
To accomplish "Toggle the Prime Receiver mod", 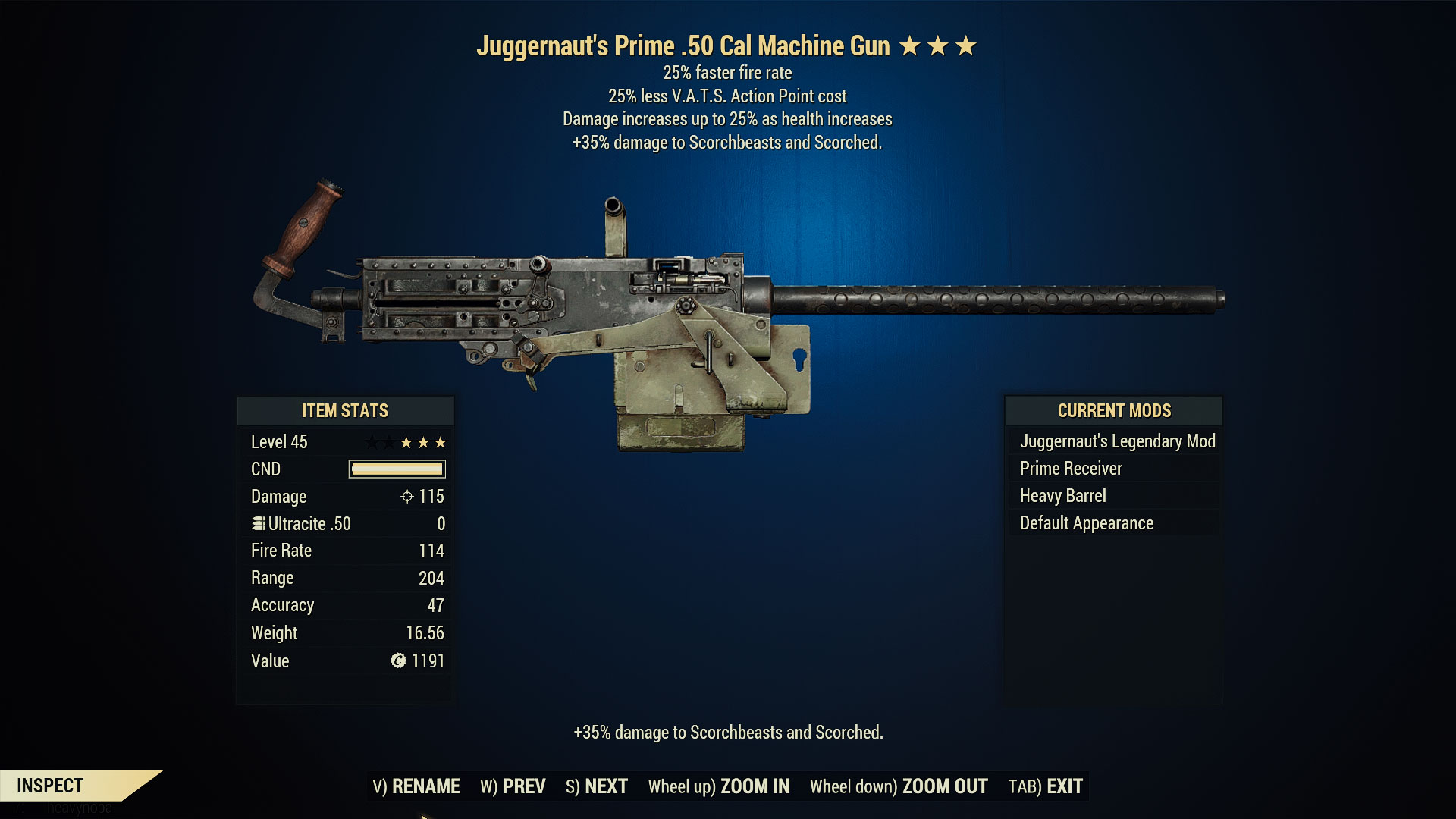I will click(1069, 468).
